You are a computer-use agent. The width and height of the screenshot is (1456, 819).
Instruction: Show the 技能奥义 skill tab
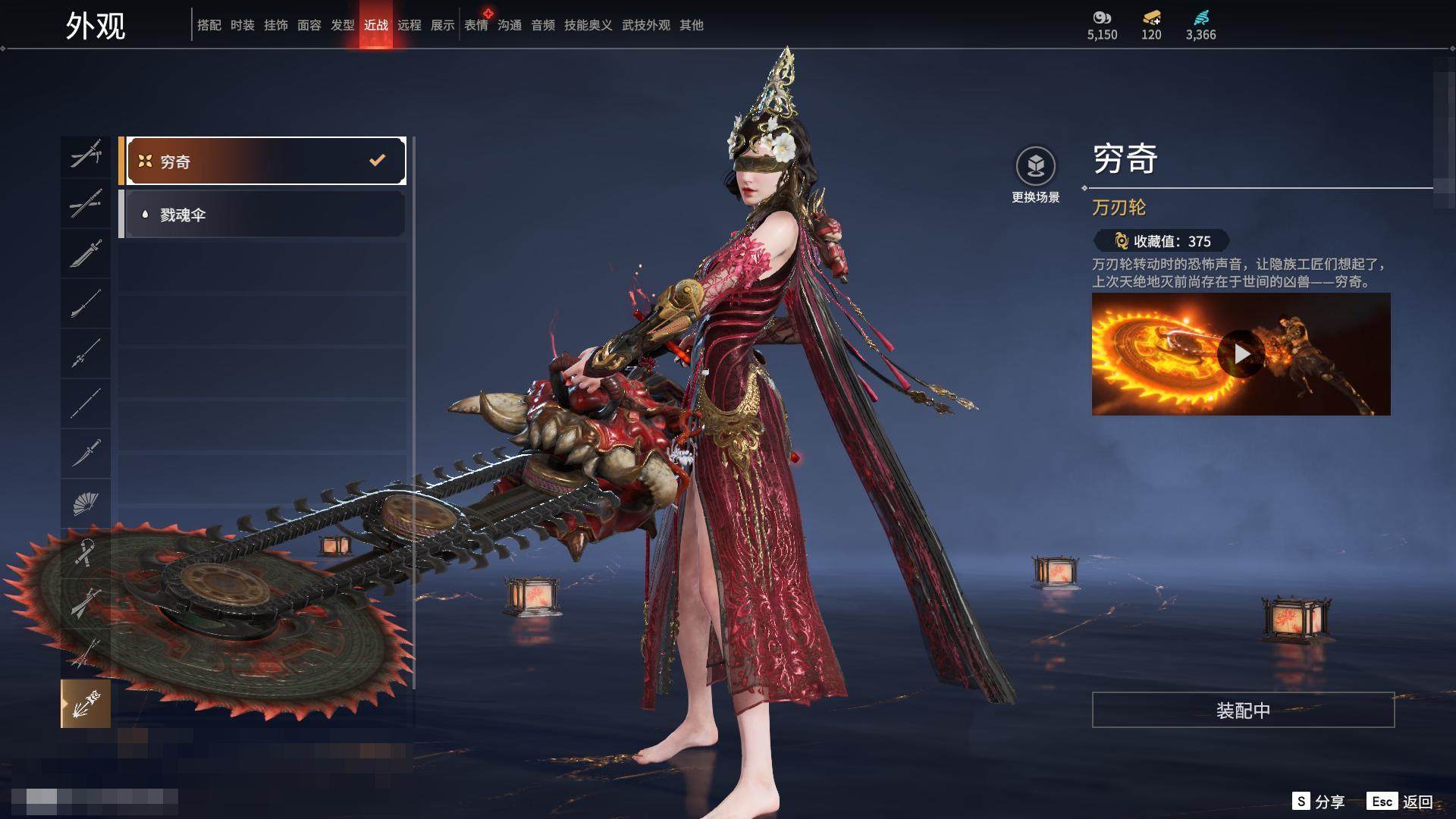588,25
